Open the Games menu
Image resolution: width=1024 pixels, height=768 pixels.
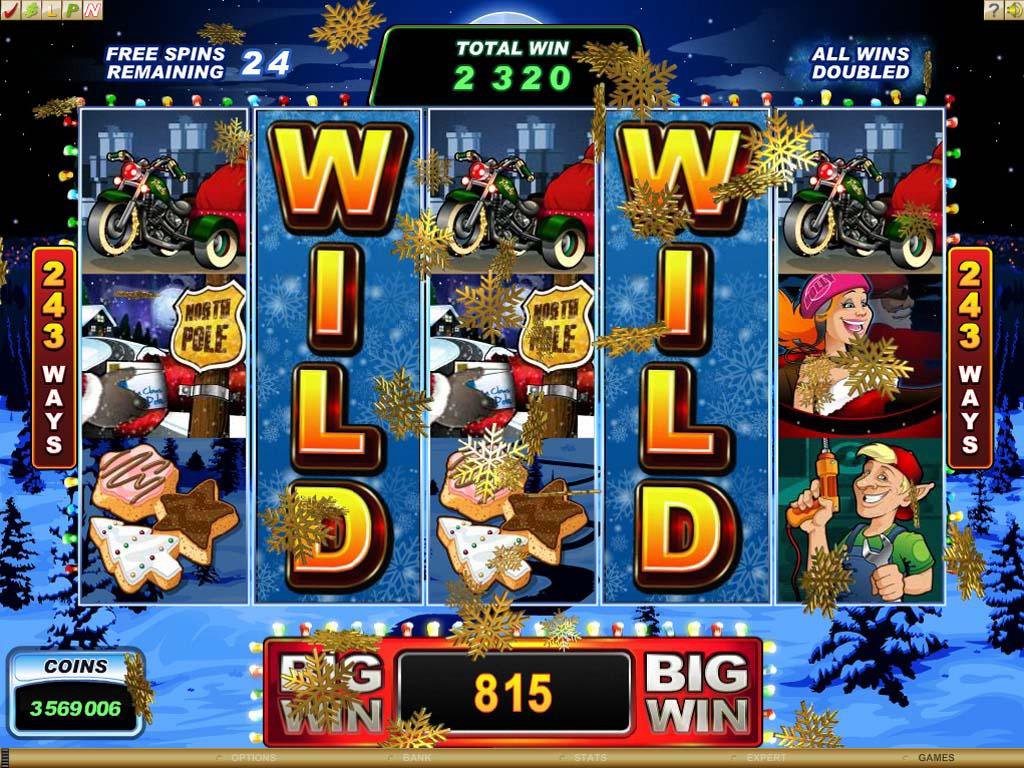(936, 758)
